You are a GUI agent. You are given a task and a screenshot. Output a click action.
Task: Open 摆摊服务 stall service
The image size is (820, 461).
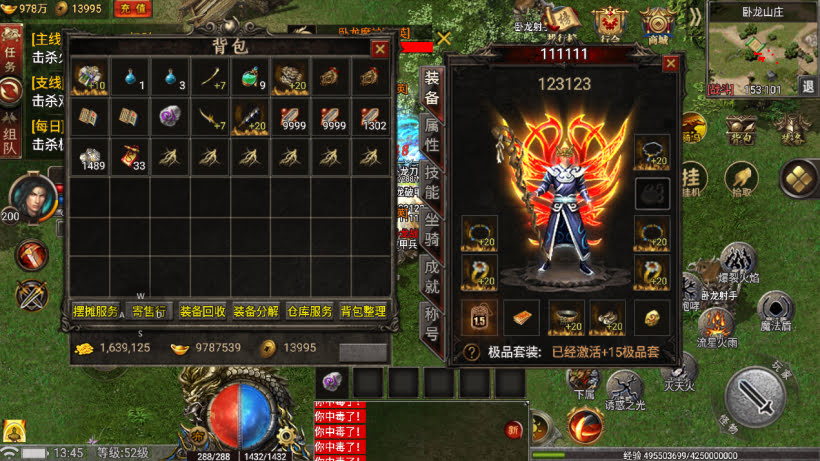pyautogui.click(x=96, y=311)
